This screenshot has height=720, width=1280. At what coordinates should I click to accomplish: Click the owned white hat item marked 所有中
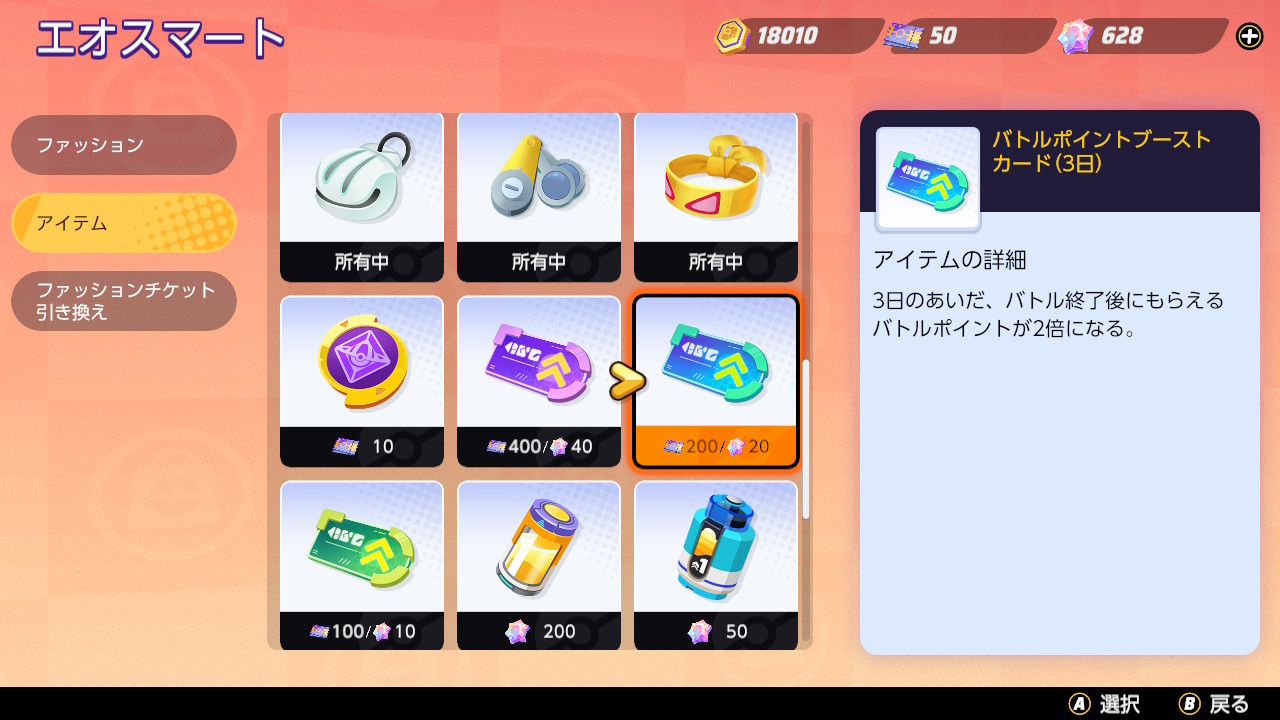point(362,196)
